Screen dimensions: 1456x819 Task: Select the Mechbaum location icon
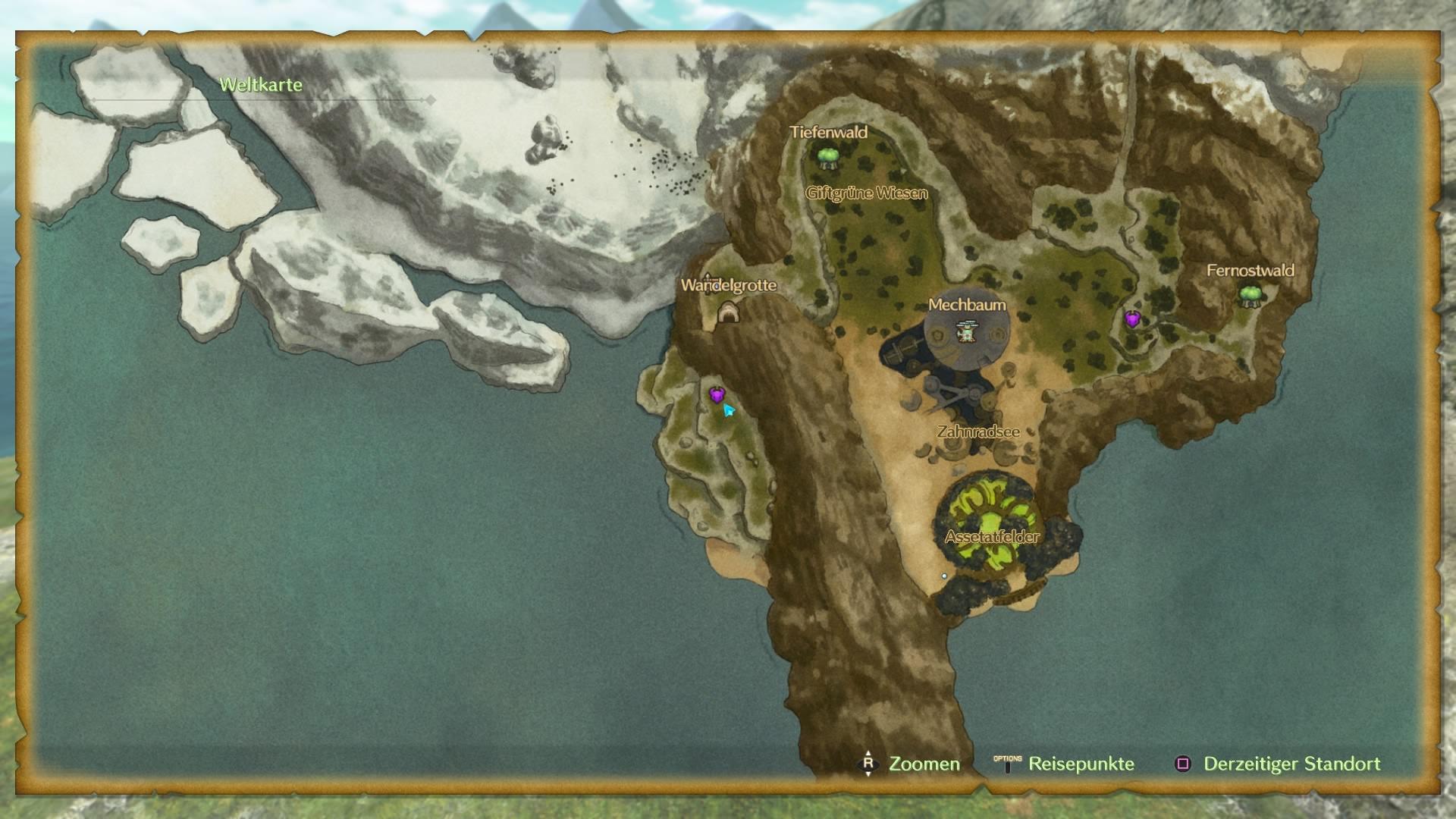click(967, 331)
